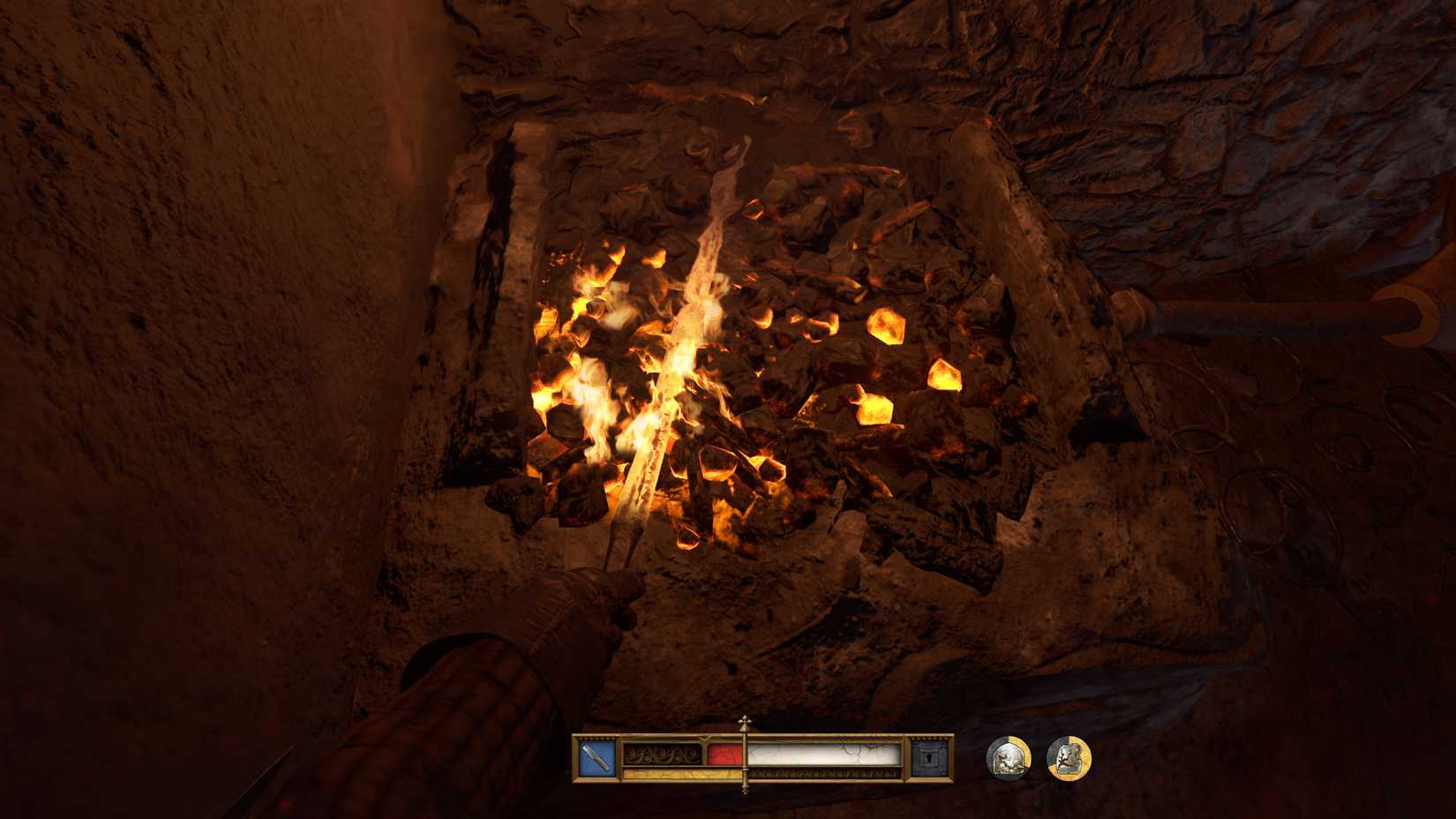Click the red hot zone of the heat gauge
The height and width of the screenshot is (819, 1456).
coord(724,755)
